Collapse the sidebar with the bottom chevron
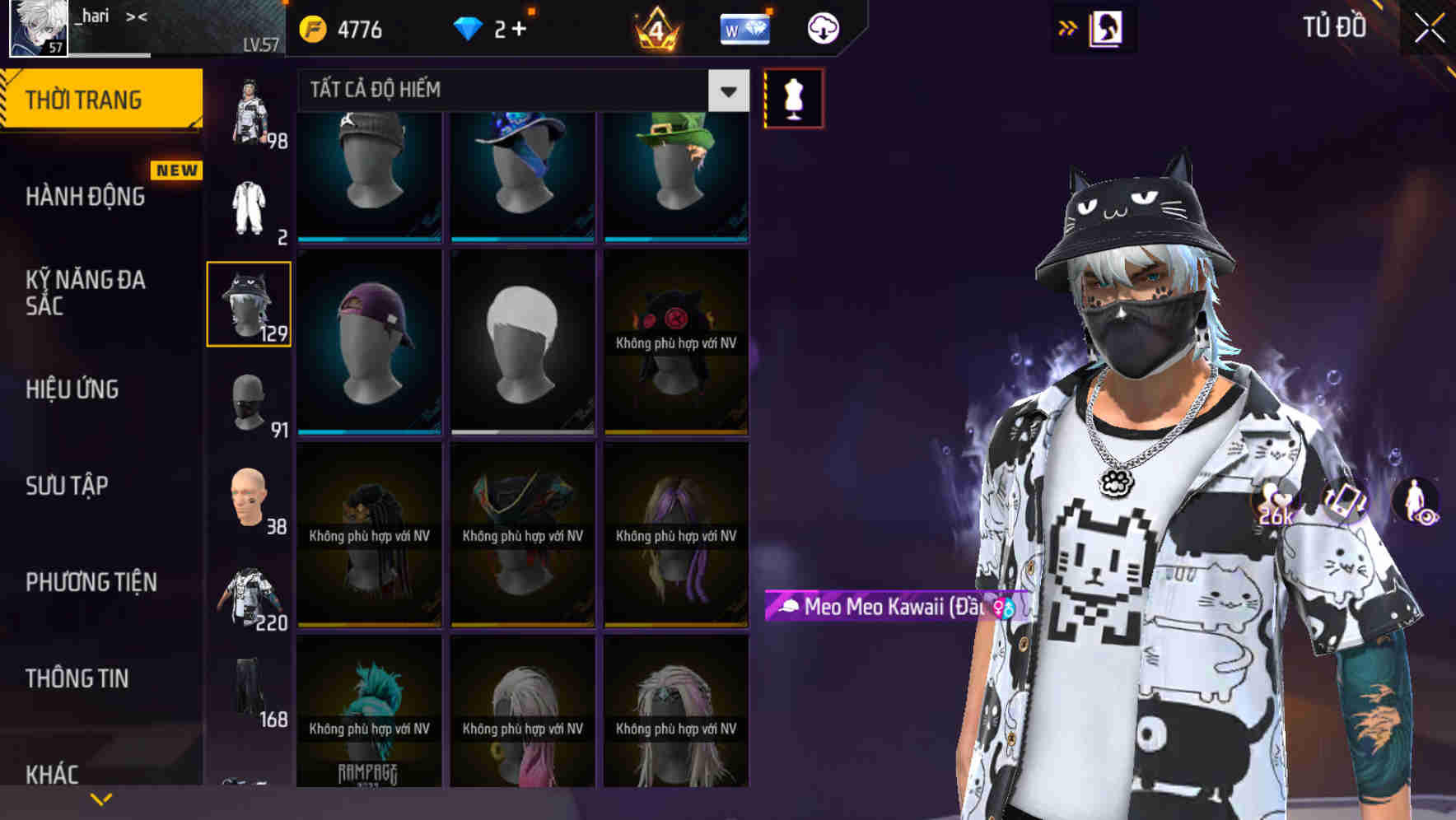 (x=100, y=798)
